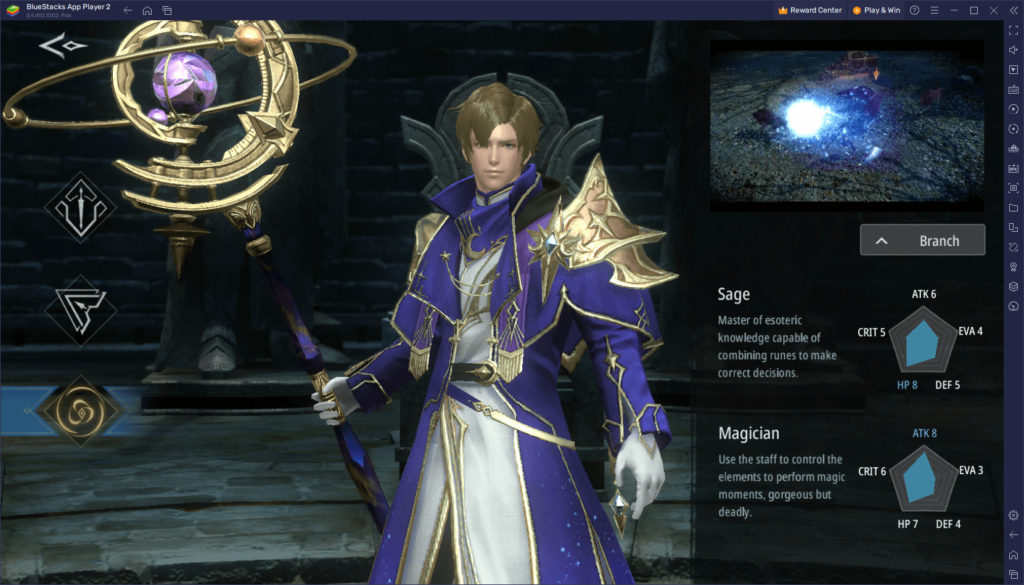This screenshot has height=585, width=1024.
Task: Select the highlighted swirl mage class icon
Action: point(80,410)
